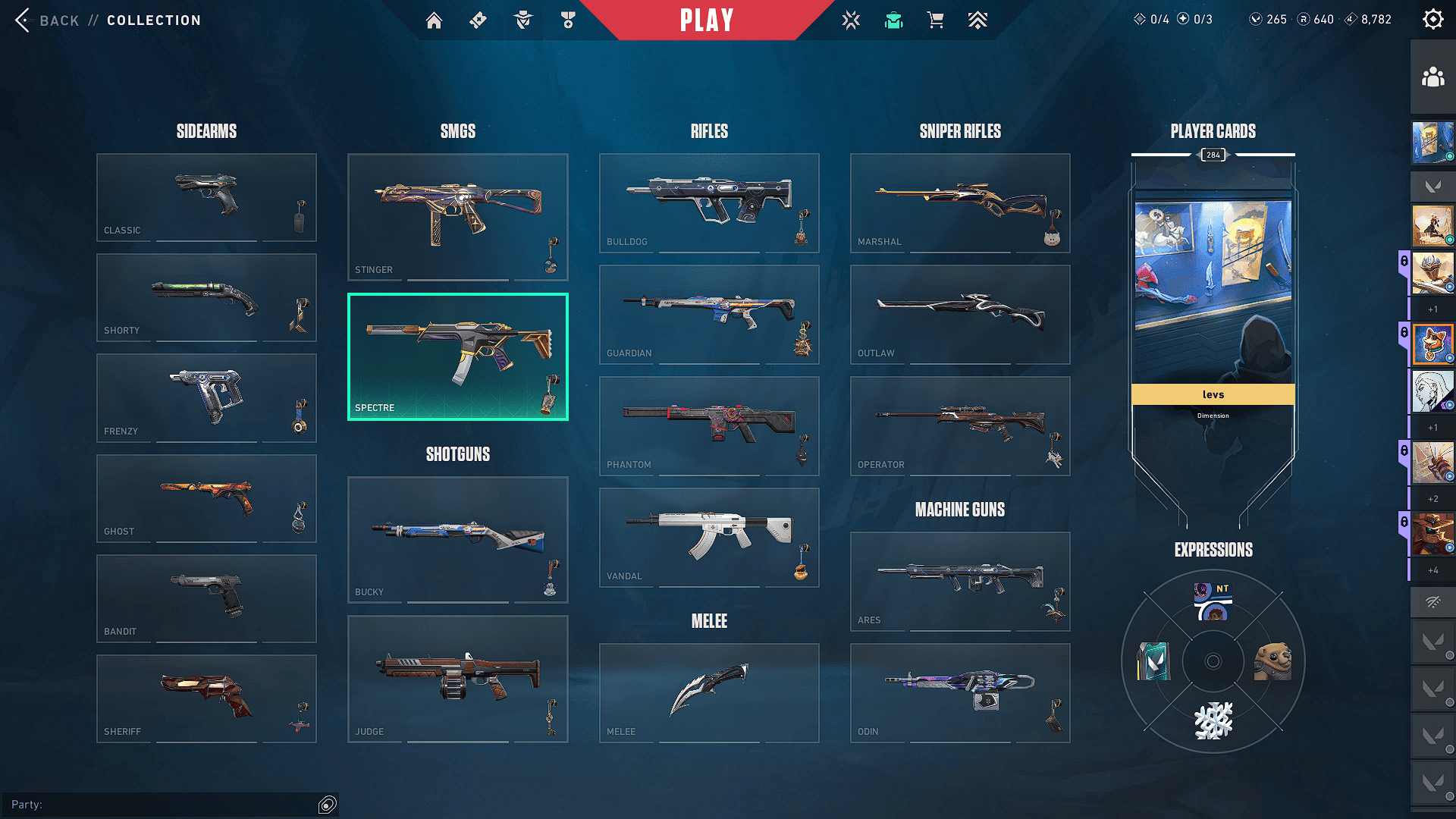Open the Melee knife slot
The image size is (1456, 819).
tap(709, 692)
